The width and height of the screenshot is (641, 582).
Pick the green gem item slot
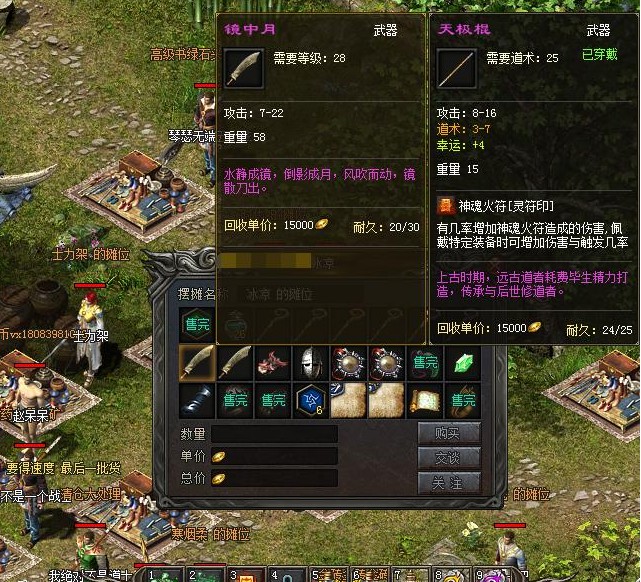click(x=463, y=363)
